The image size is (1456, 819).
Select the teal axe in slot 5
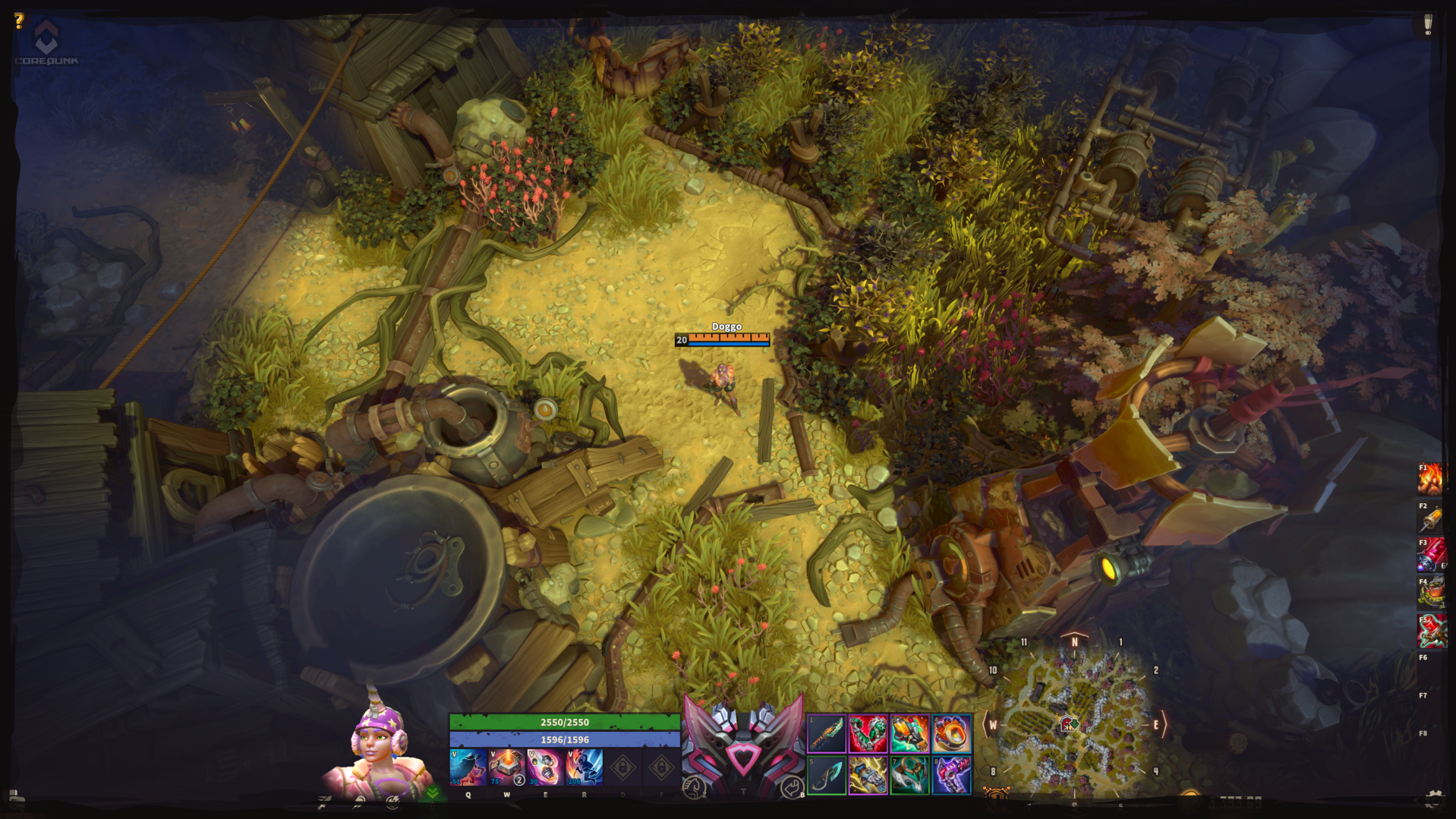pos(827,775)
